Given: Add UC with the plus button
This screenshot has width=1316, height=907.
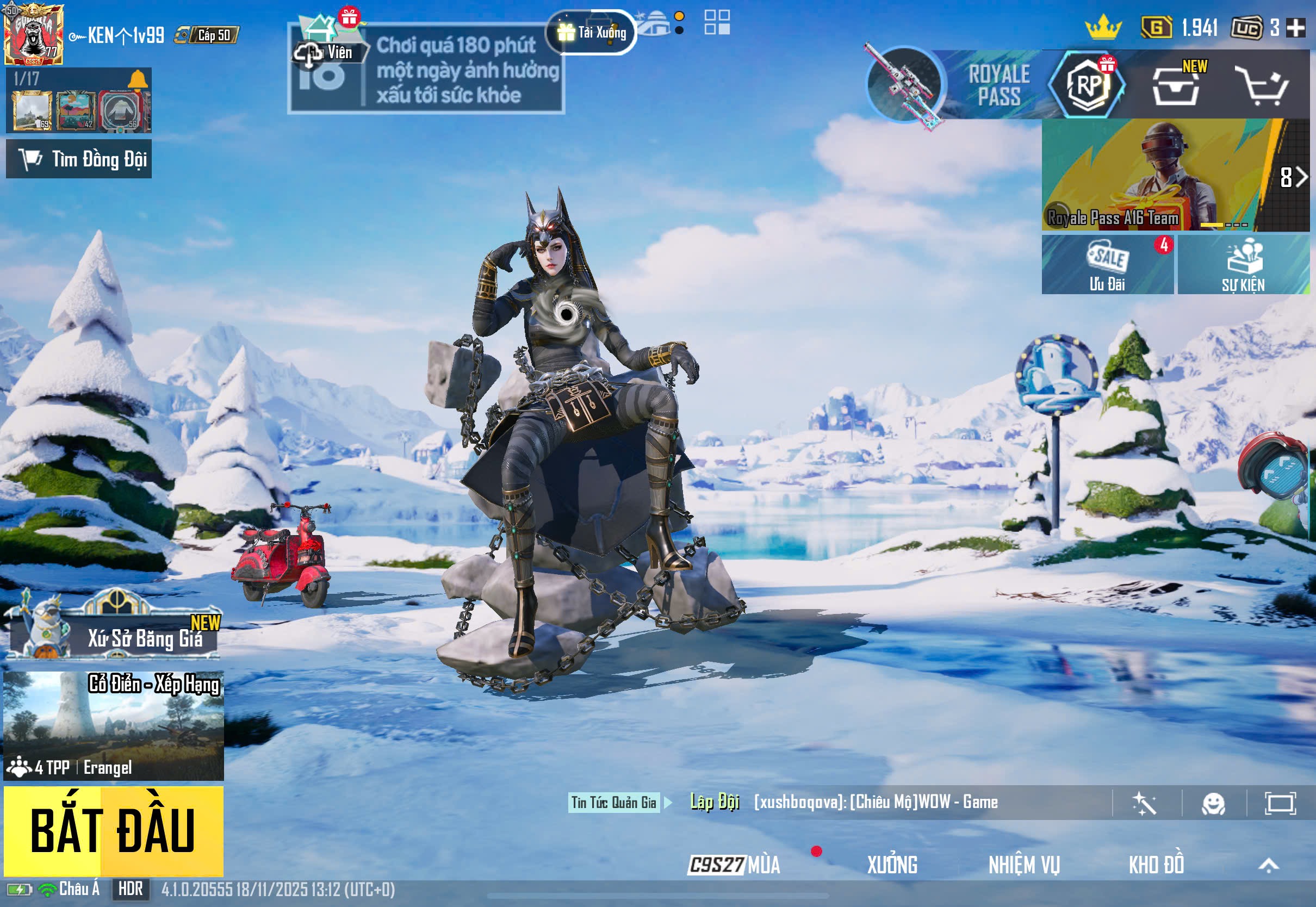Looking at the screenshot, I should (1295, 27).
